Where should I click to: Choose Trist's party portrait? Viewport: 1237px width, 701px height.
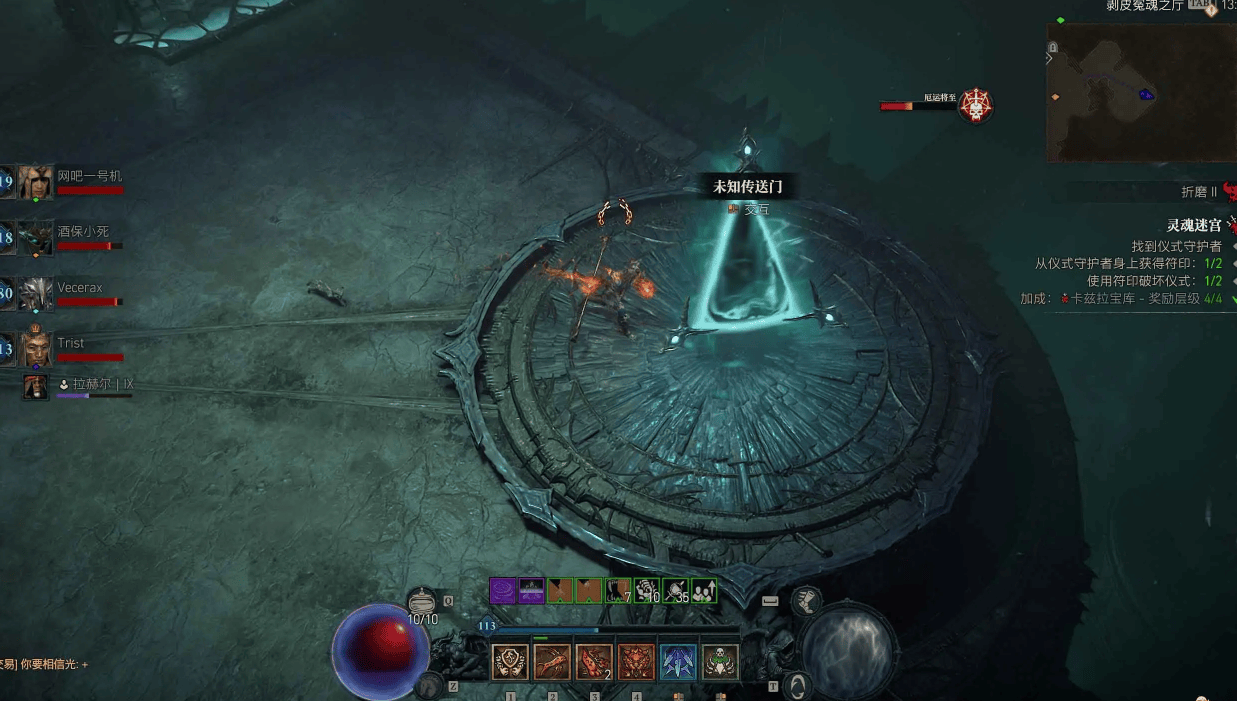pos(35,349)
